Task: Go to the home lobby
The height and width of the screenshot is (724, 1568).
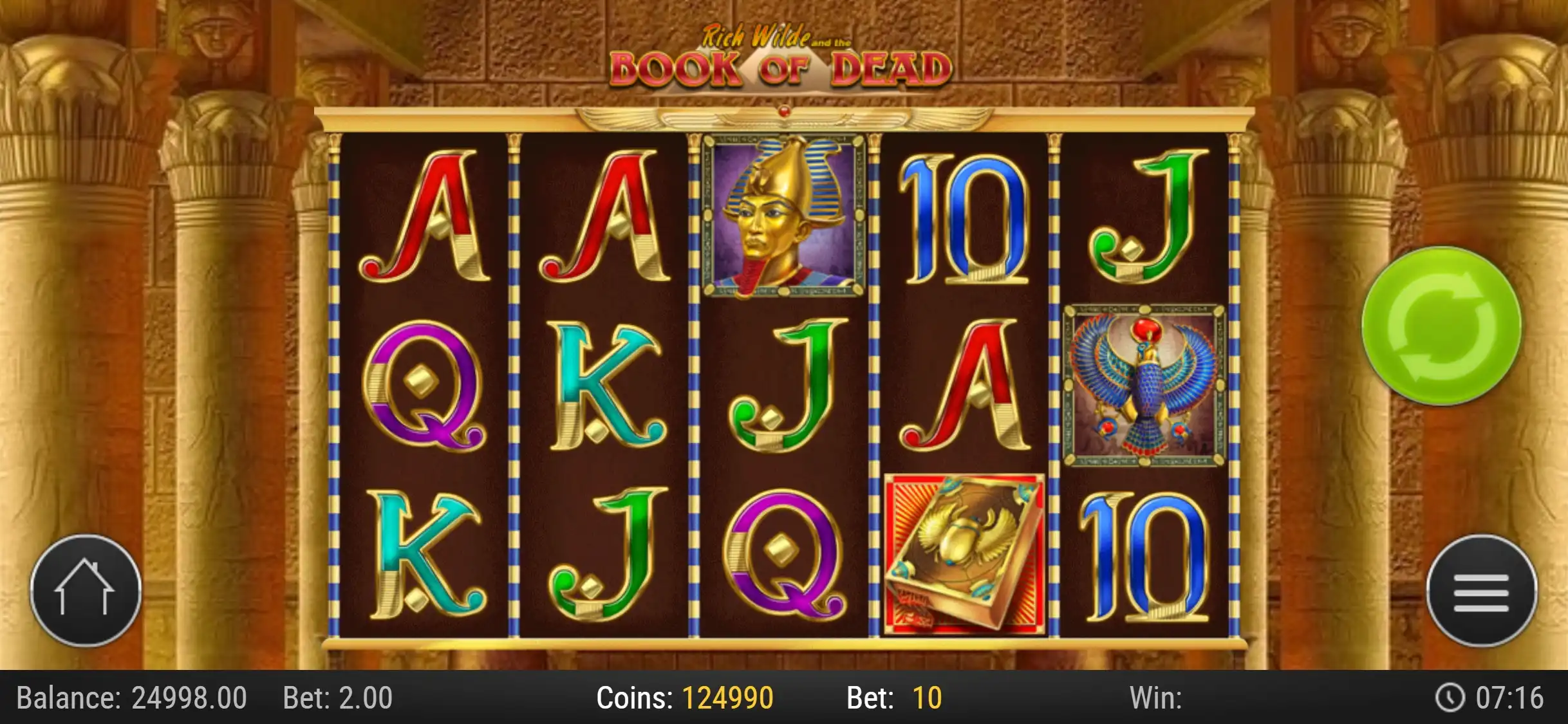Action: click(86, 589)
